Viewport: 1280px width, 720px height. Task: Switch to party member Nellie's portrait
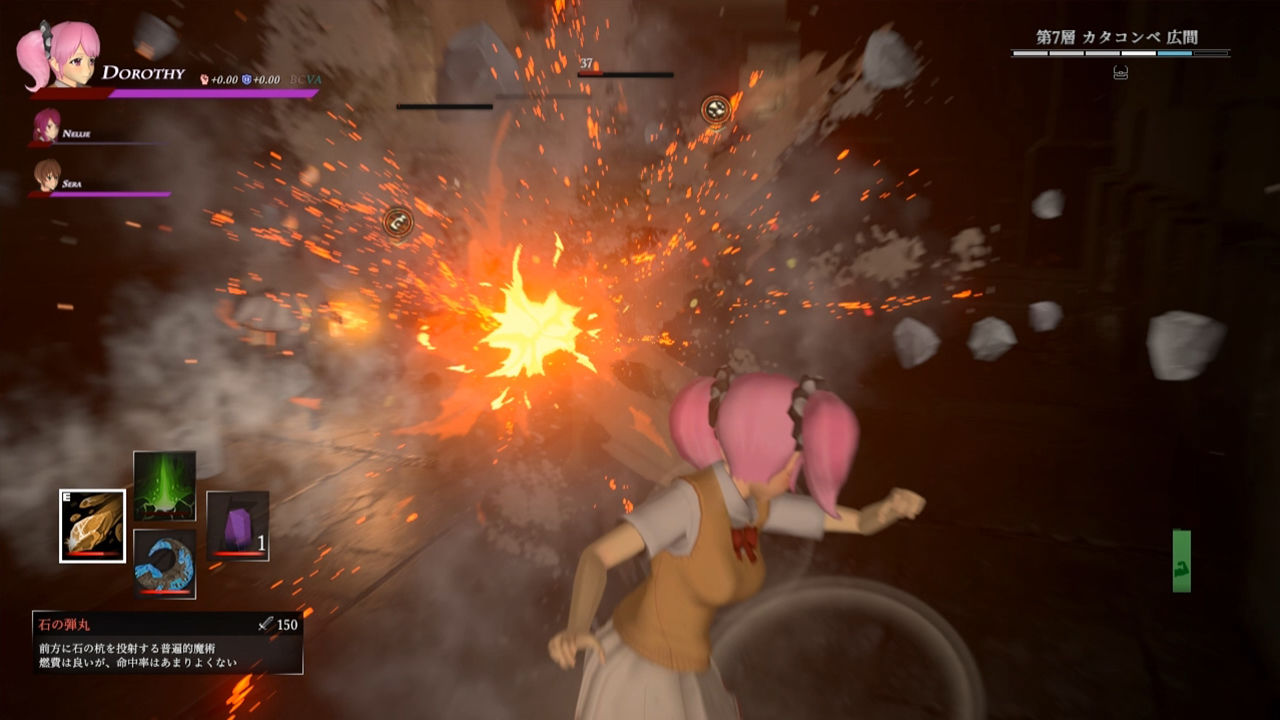coord(46,127)
